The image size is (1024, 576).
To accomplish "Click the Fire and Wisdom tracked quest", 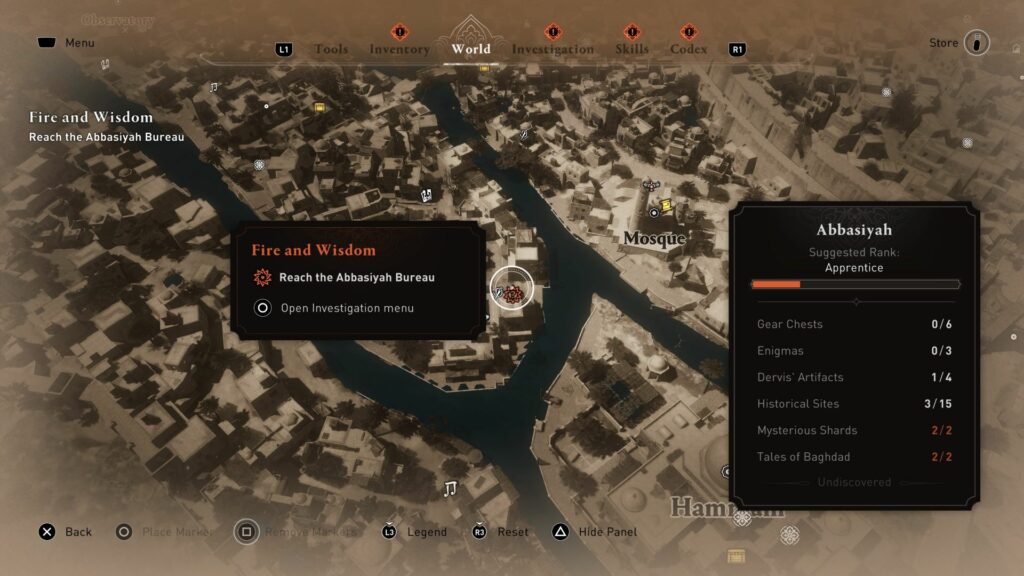I will pos(91,118).
